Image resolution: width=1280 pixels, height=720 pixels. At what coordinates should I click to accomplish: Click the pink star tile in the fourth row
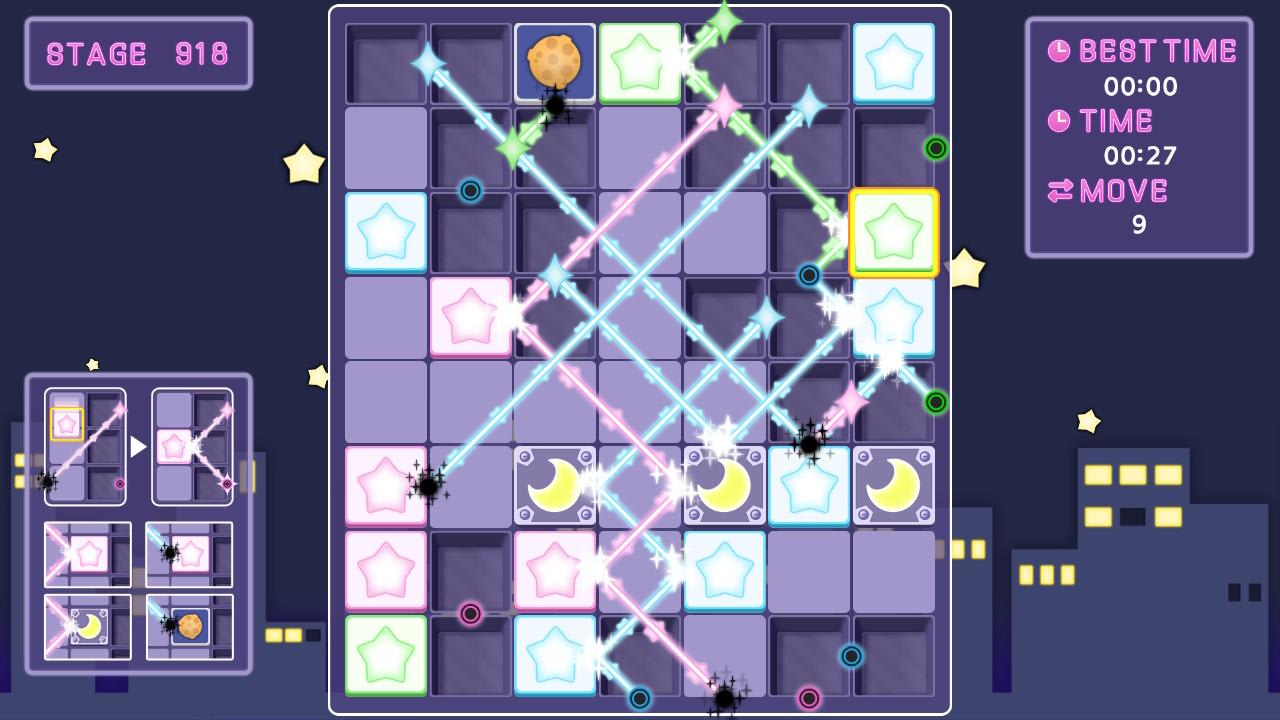coord(470,317)
